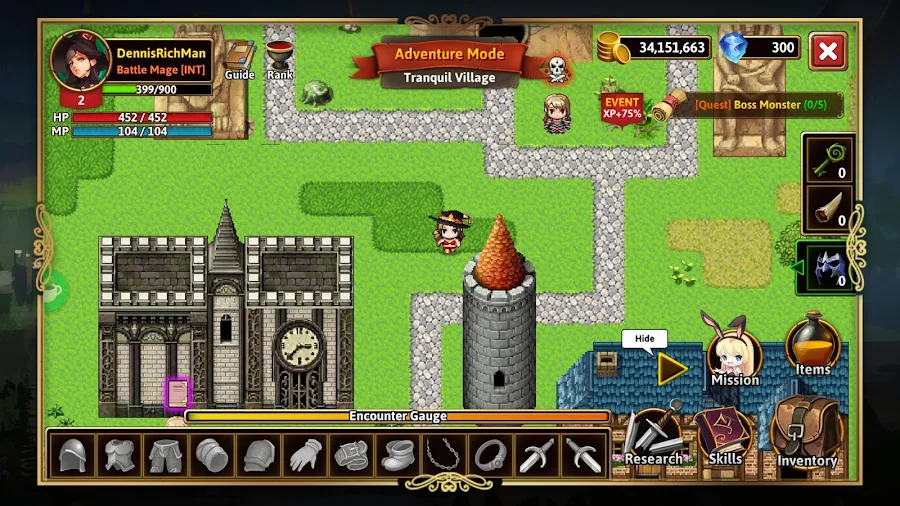Screen dimensions: 900x506
Task: Close Adventure Mode with the red X
Action: click(827, 50)
